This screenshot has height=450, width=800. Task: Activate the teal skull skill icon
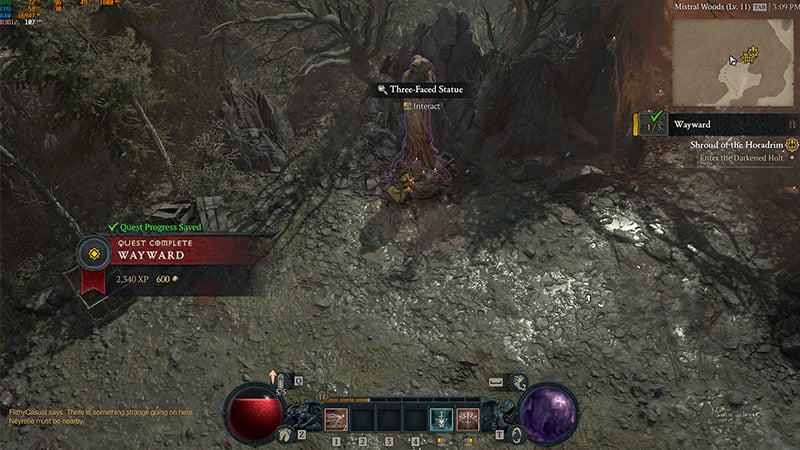coord(440,418)
